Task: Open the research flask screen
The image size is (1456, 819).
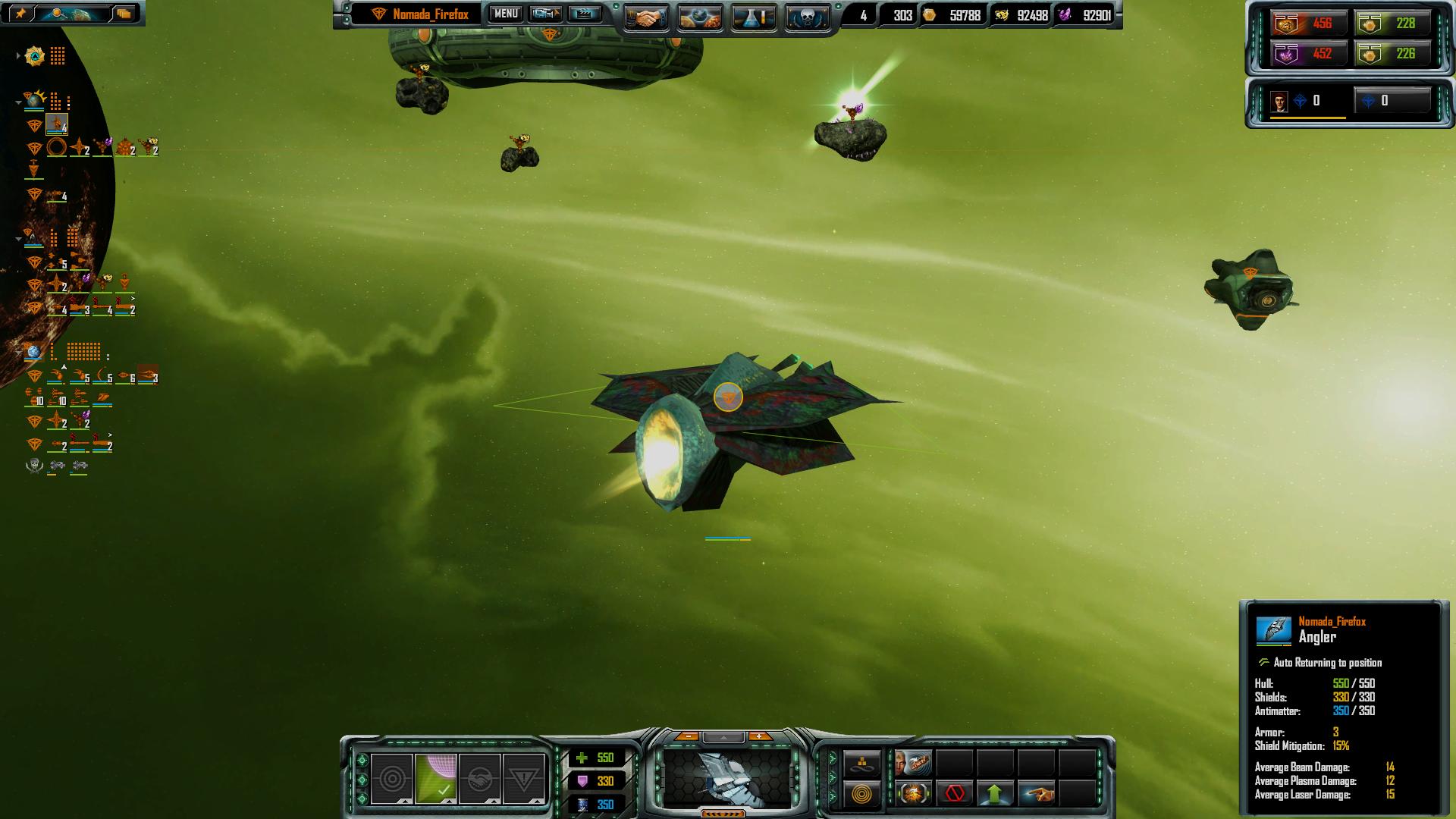Action: coord(753,17)
